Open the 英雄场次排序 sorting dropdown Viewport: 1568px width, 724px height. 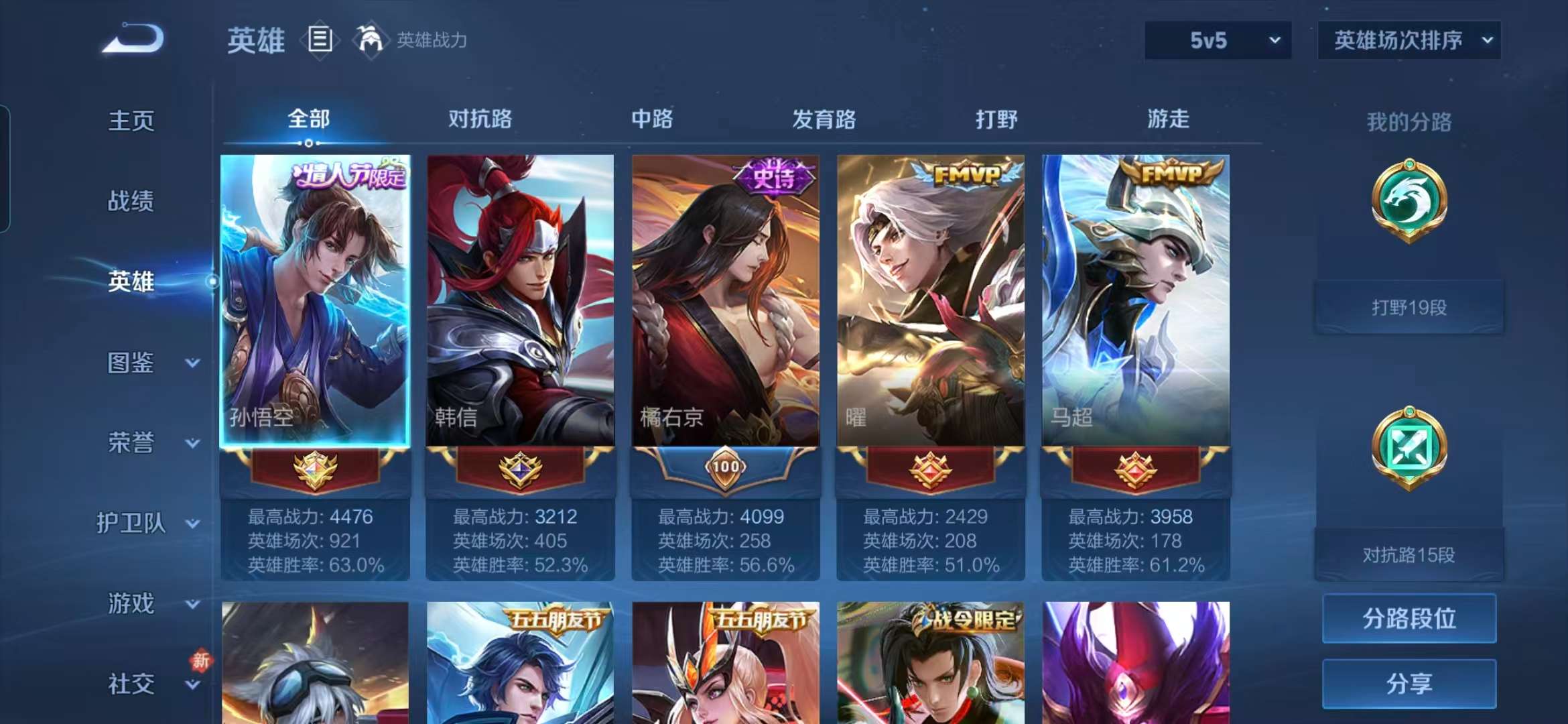(1407, 40)
